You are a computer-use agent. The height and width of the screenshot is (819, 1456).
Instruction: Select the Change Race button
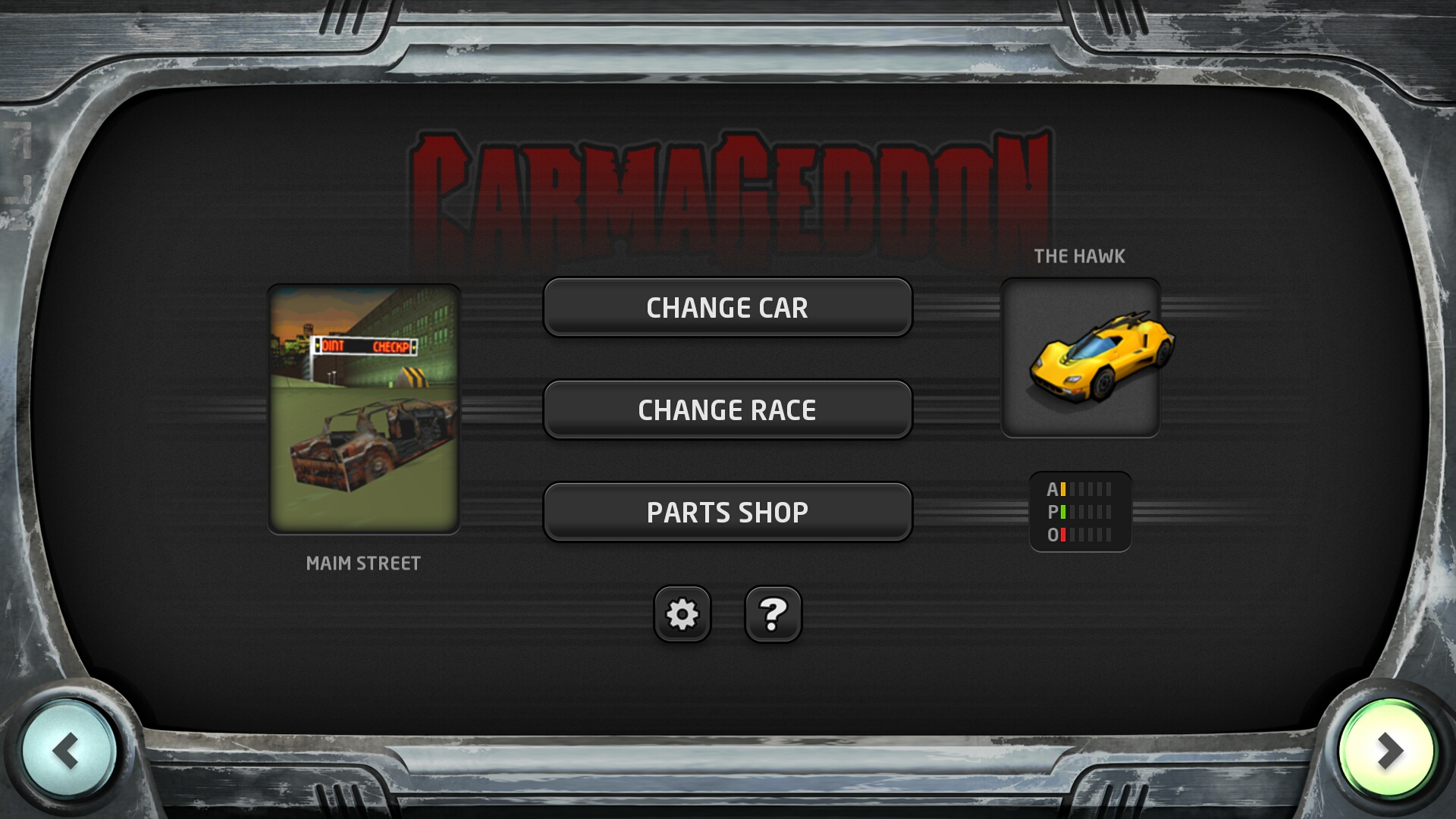point(727,409)
